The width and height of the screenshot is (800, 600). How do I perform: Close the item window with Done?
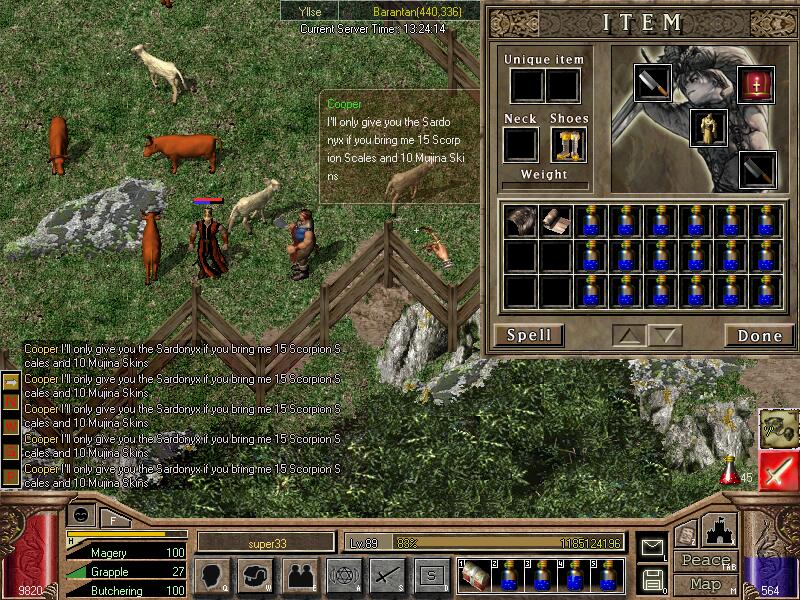[x=759, y=335]
